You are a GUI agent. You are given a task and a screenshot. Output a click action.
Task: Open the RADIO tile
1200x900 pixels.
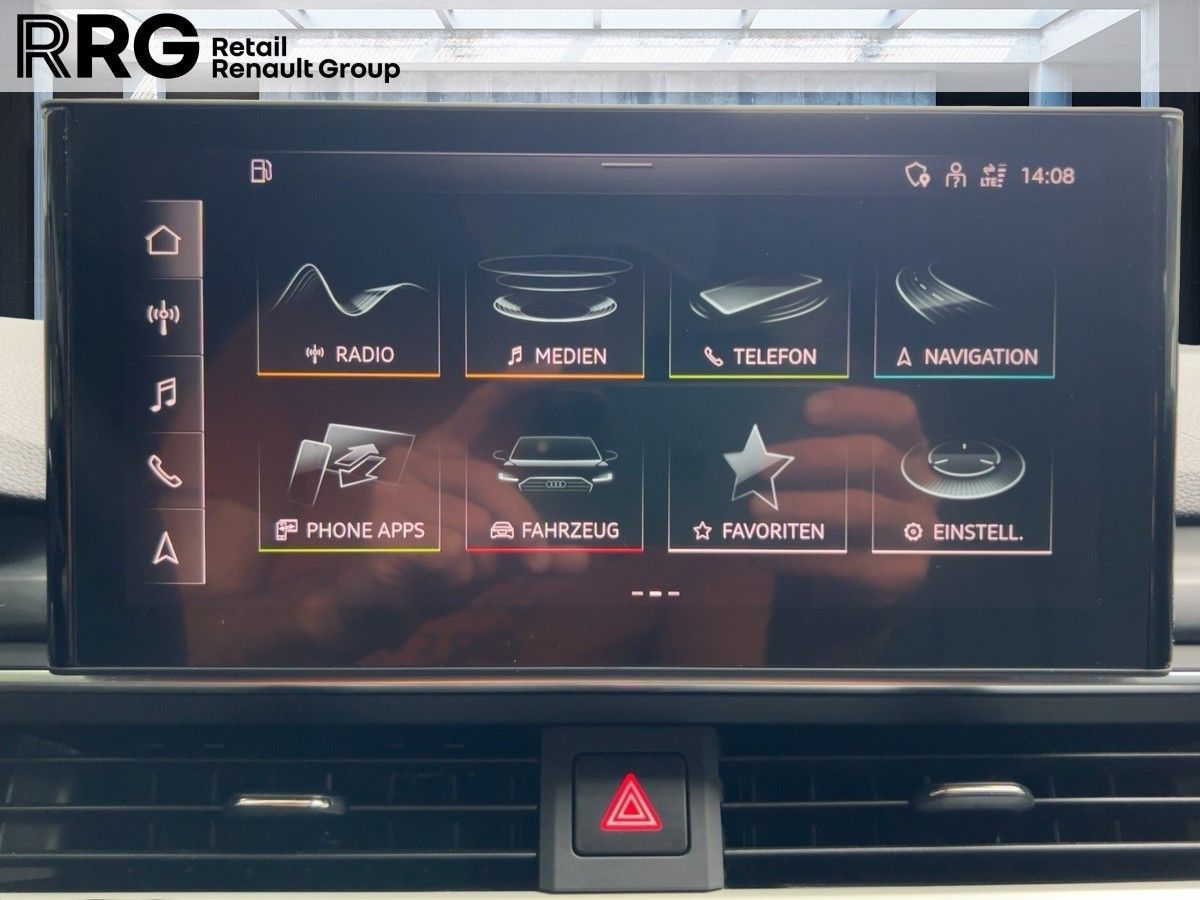point(348,318)
